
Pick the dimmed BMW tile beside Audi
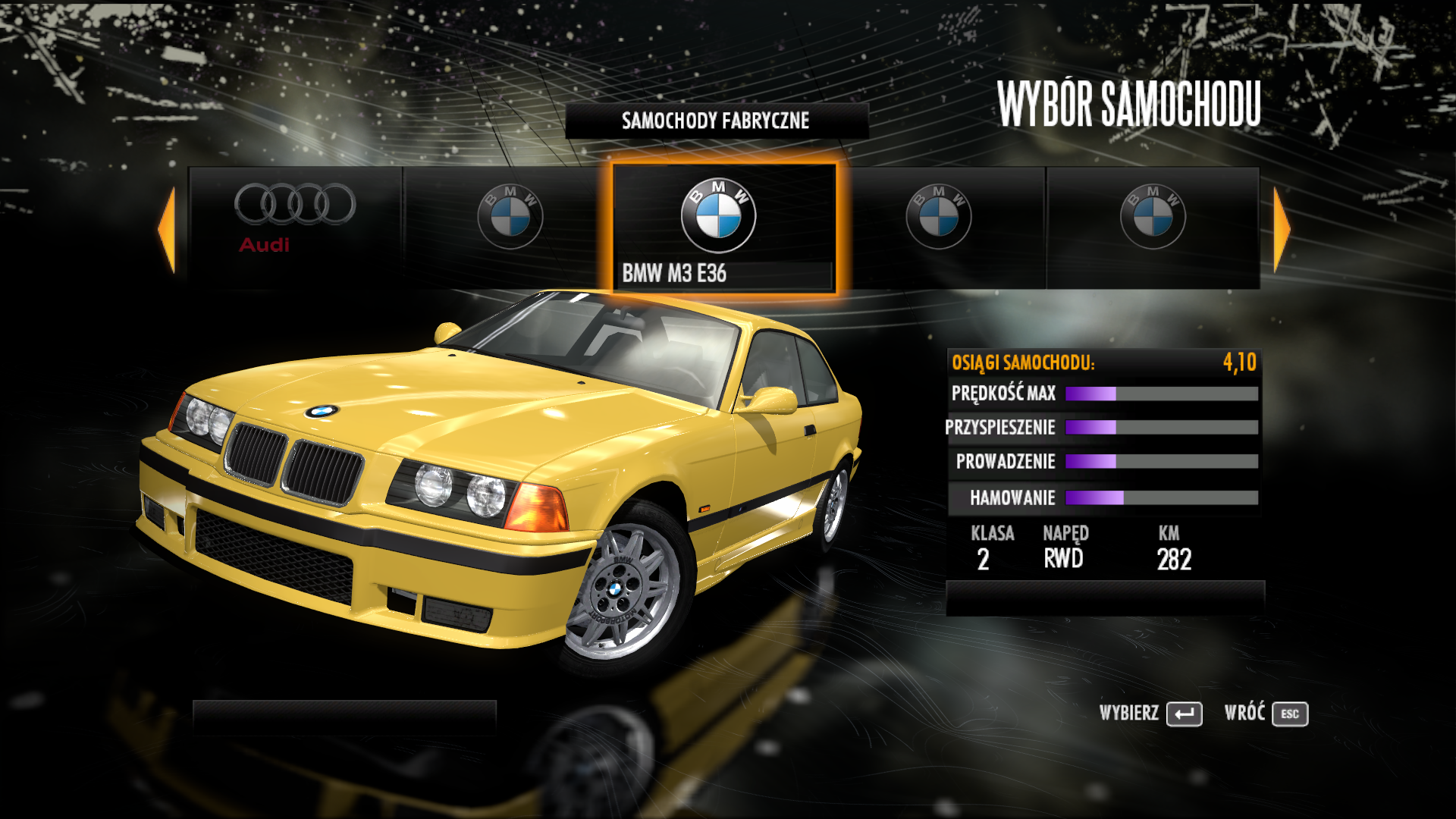[510, 226]
